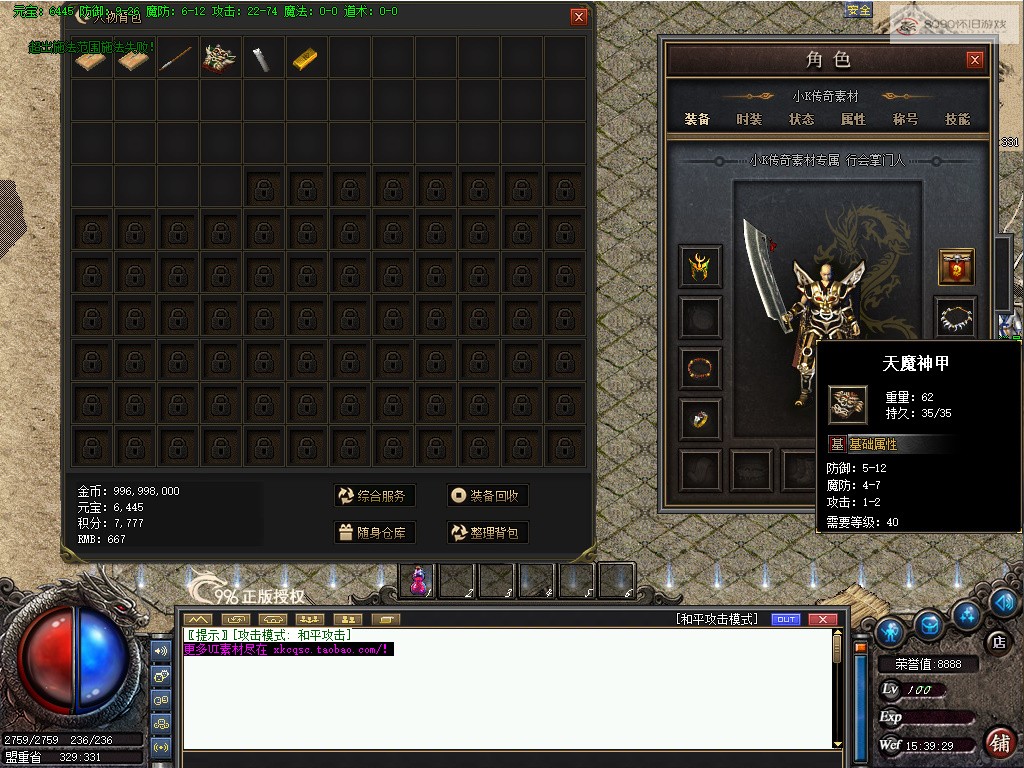1024x768 pixels.
Task: Open the 店 shop round button
Action: [996, 641]
